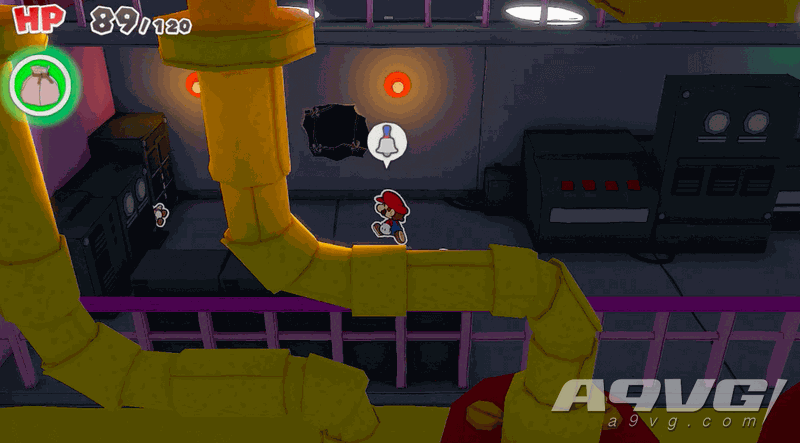Click the bell speech bubble above Mario
800x443 pixels.
pos(386,143)
